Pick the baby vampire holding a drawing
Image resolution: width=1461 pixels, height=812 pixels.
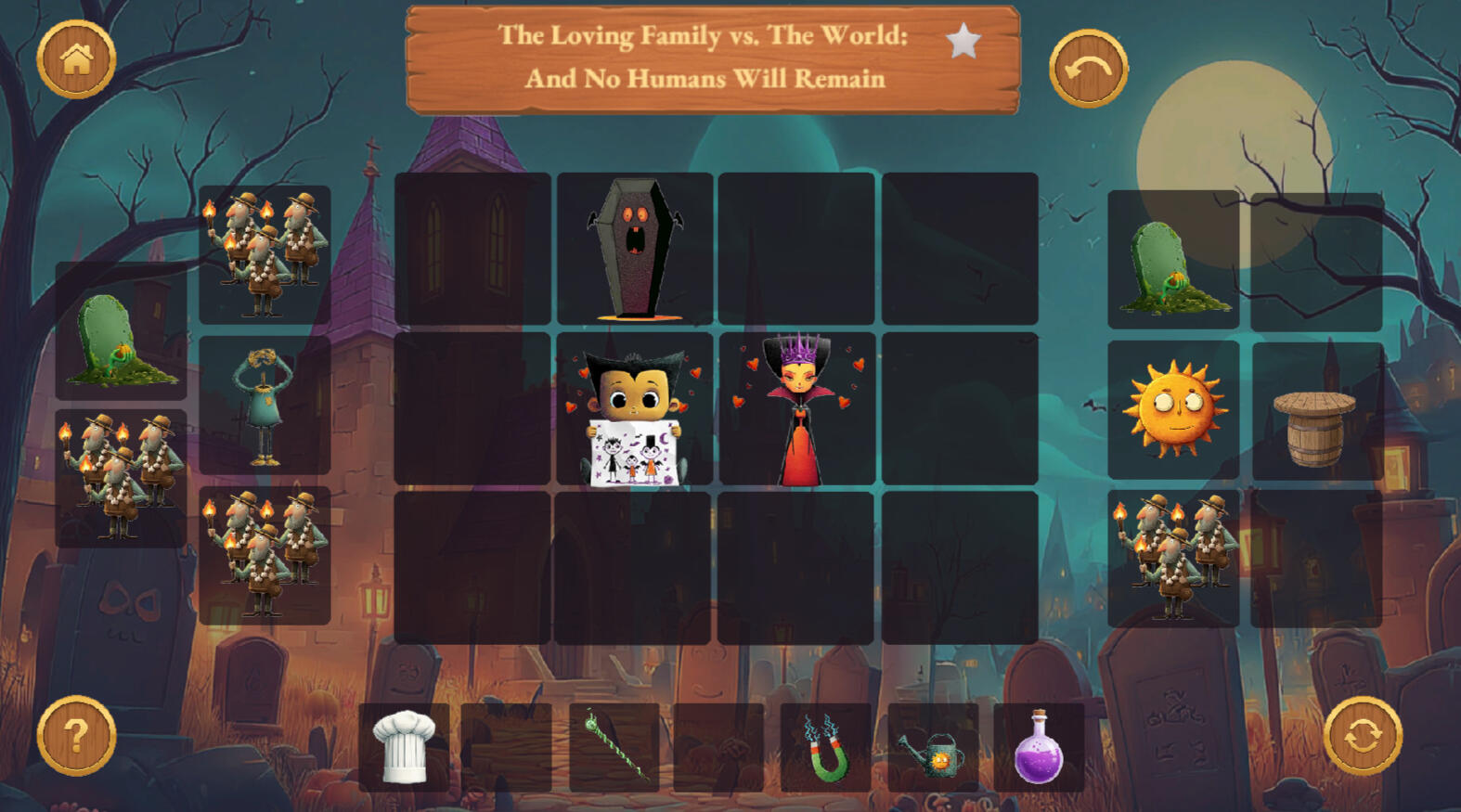[x=635, y=409]
